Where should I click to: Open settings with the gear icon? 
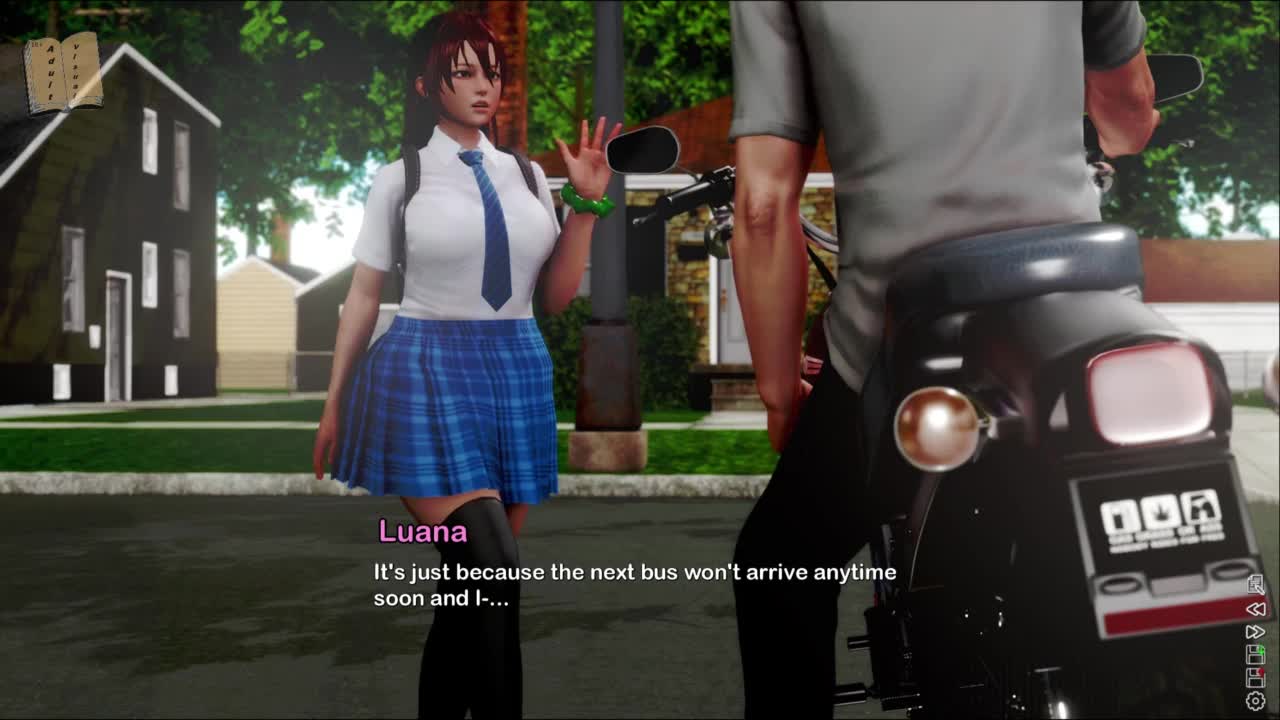coord(1255,702)
